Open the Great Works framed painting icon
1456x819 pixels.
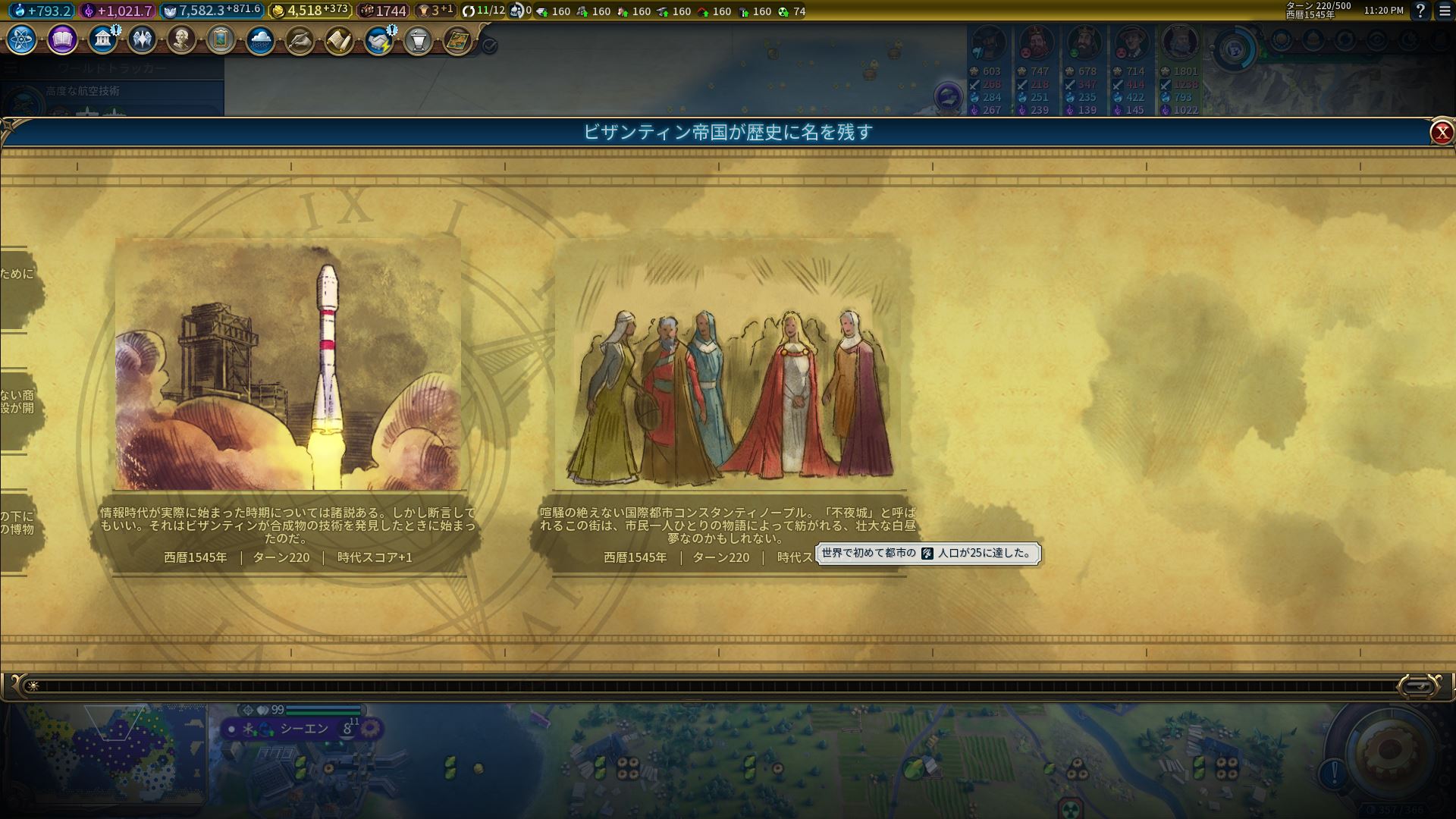[x=221, y=39]
